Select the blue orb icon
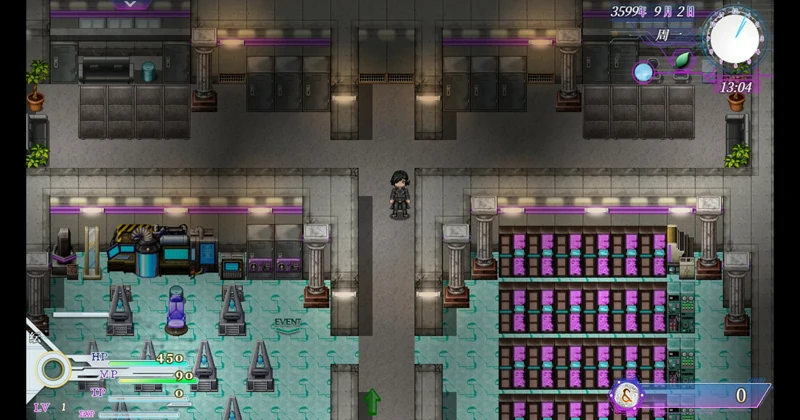Viewport: 800px width, 420px height. (x=644, y=71)
